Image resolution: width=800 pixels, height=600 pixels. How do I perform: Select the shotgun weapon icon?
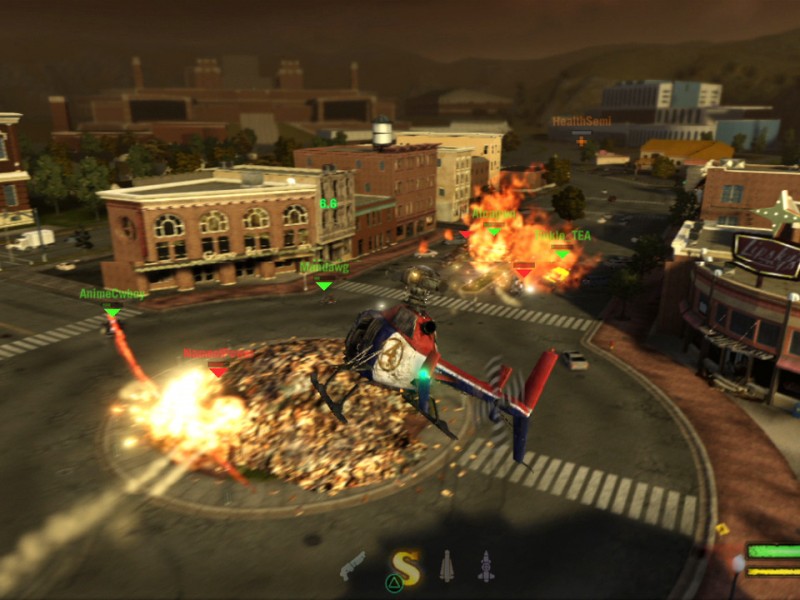353,566
